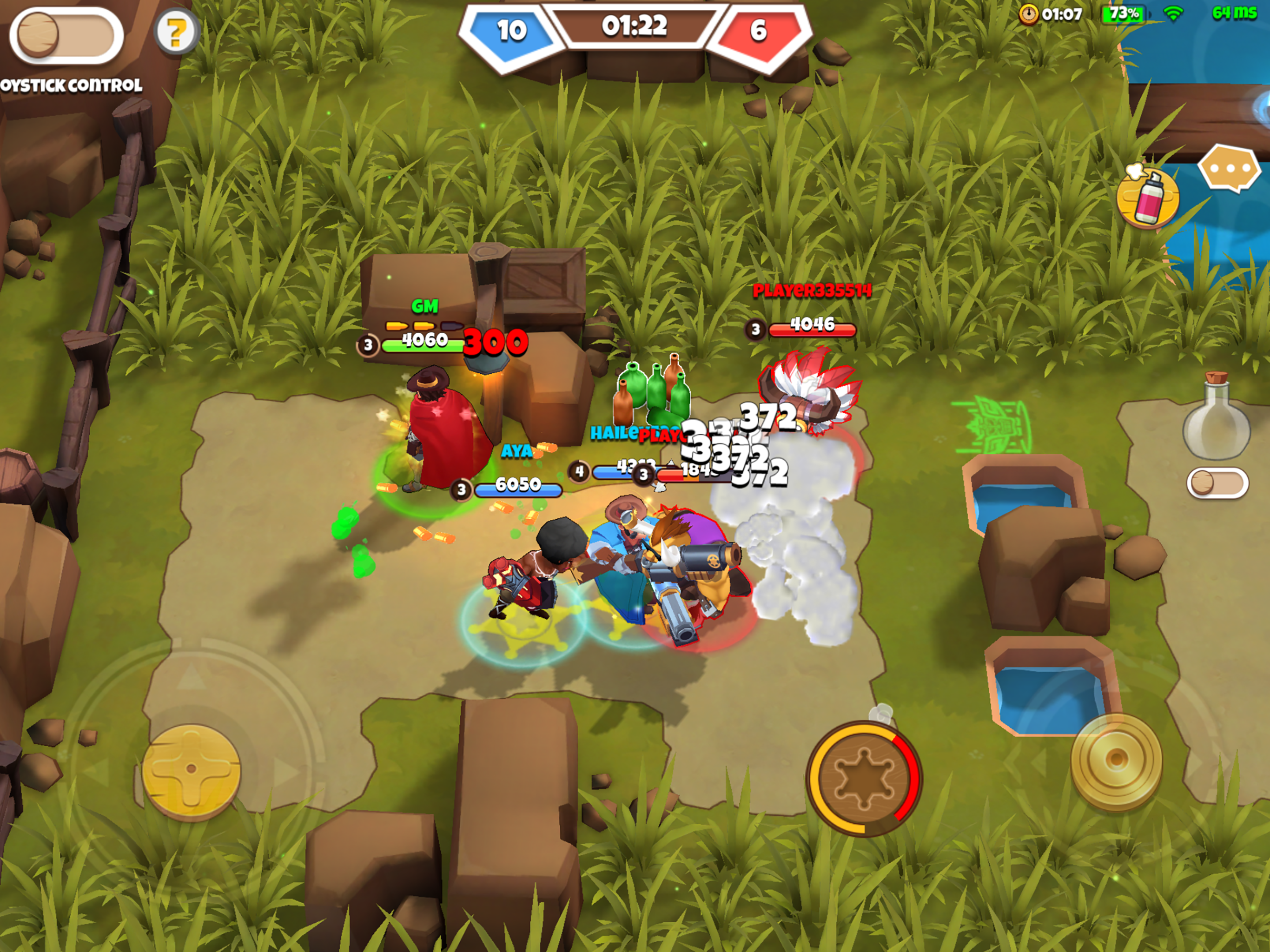
Task: Open the chat speech bubble
Action: pos(1229,169)
